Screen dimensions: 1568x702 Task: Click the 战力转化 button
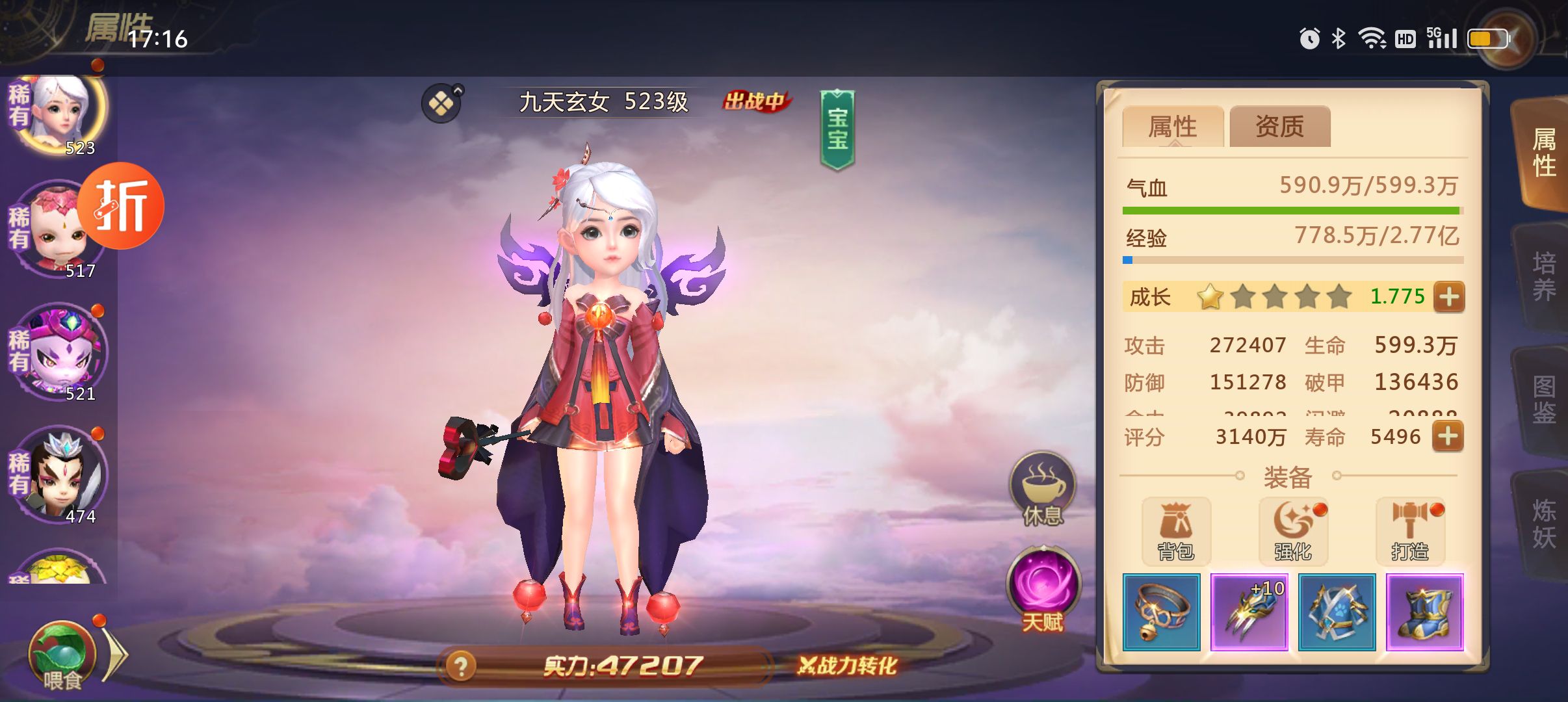(847, 666)
